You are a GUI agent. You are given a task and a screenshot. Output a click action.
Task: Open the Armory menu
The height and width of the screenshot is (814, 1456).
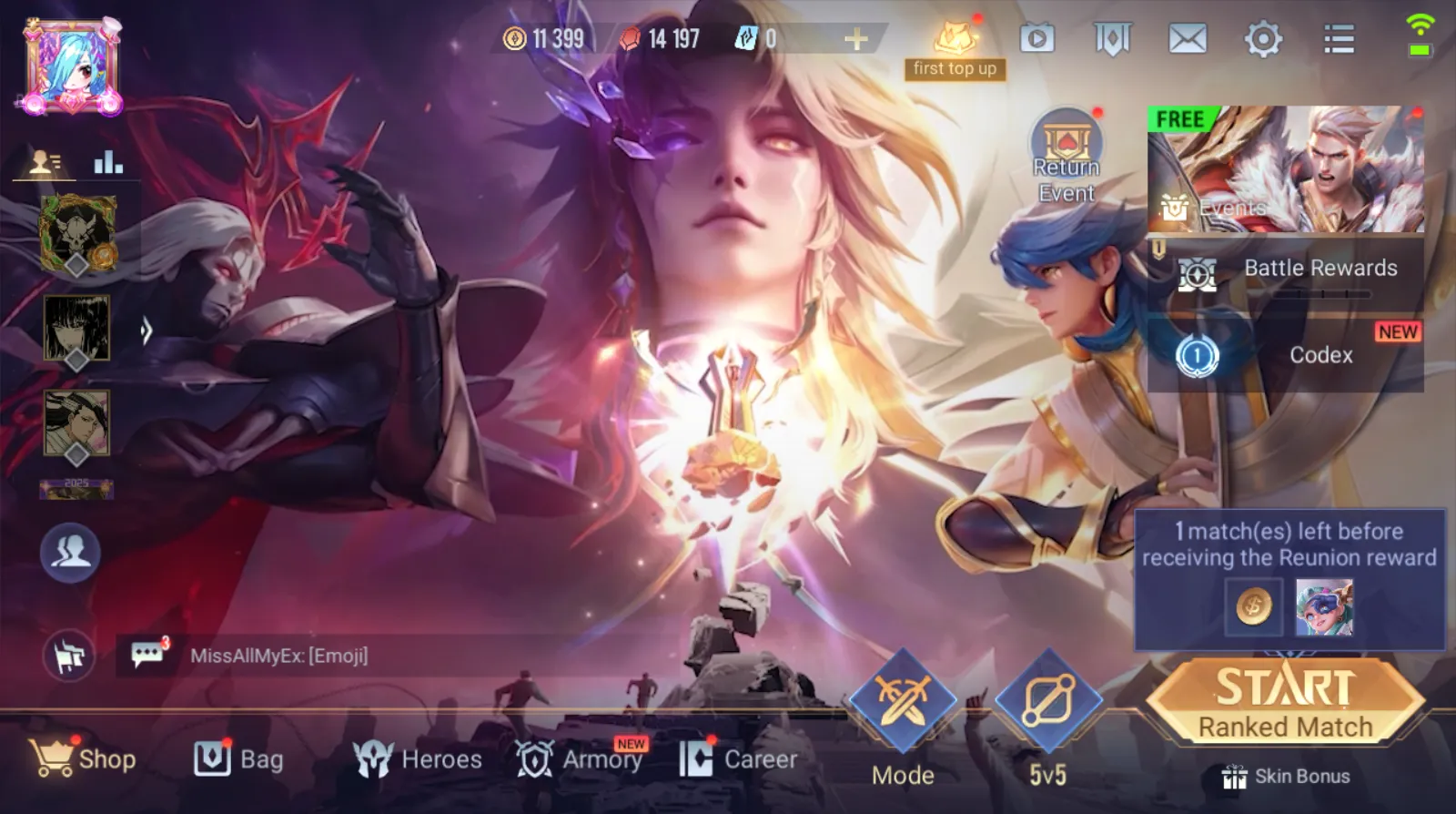coord(579,758)
